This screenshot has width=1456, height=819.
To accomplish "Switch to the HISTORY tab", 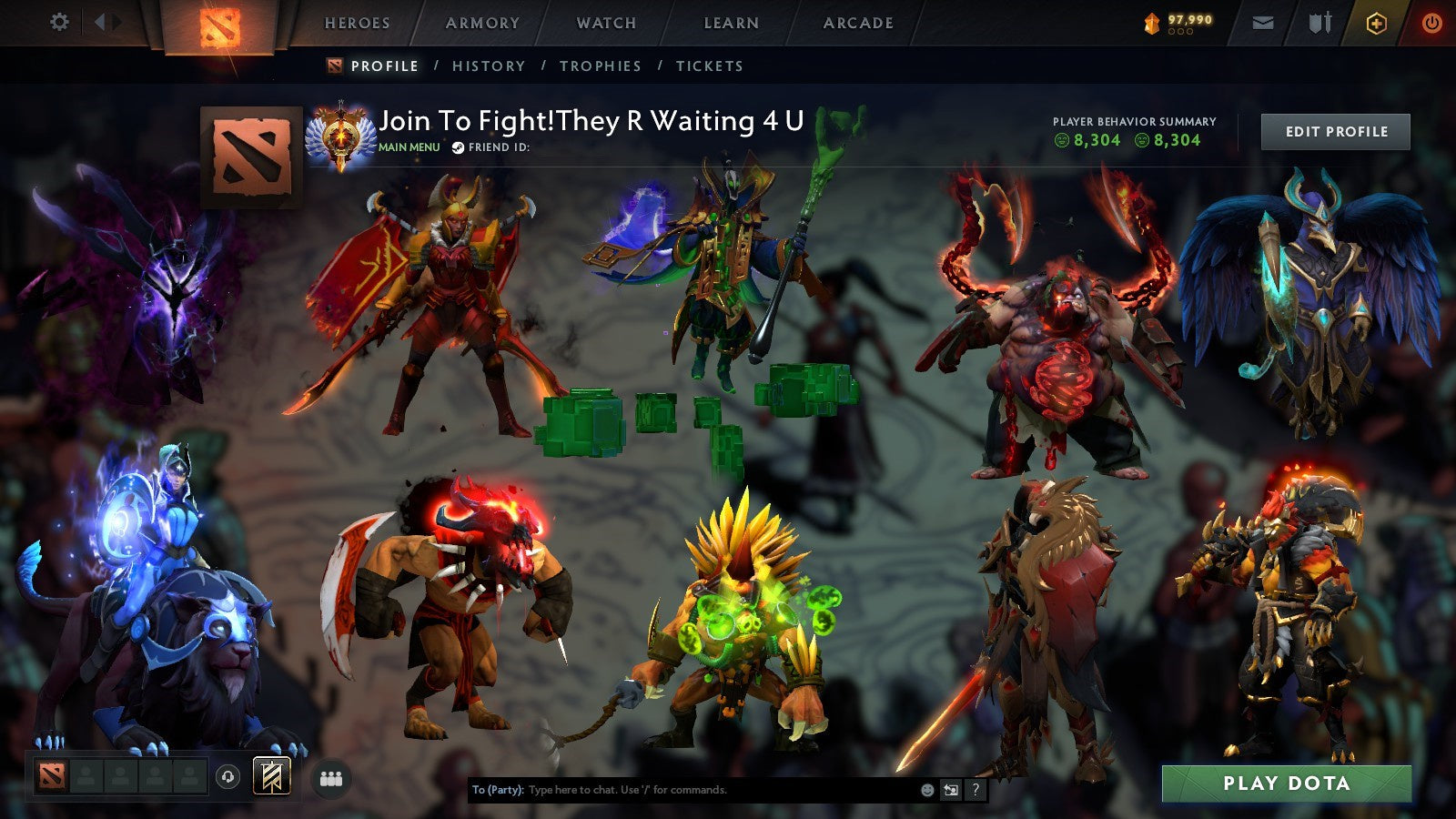I will 487,66.
